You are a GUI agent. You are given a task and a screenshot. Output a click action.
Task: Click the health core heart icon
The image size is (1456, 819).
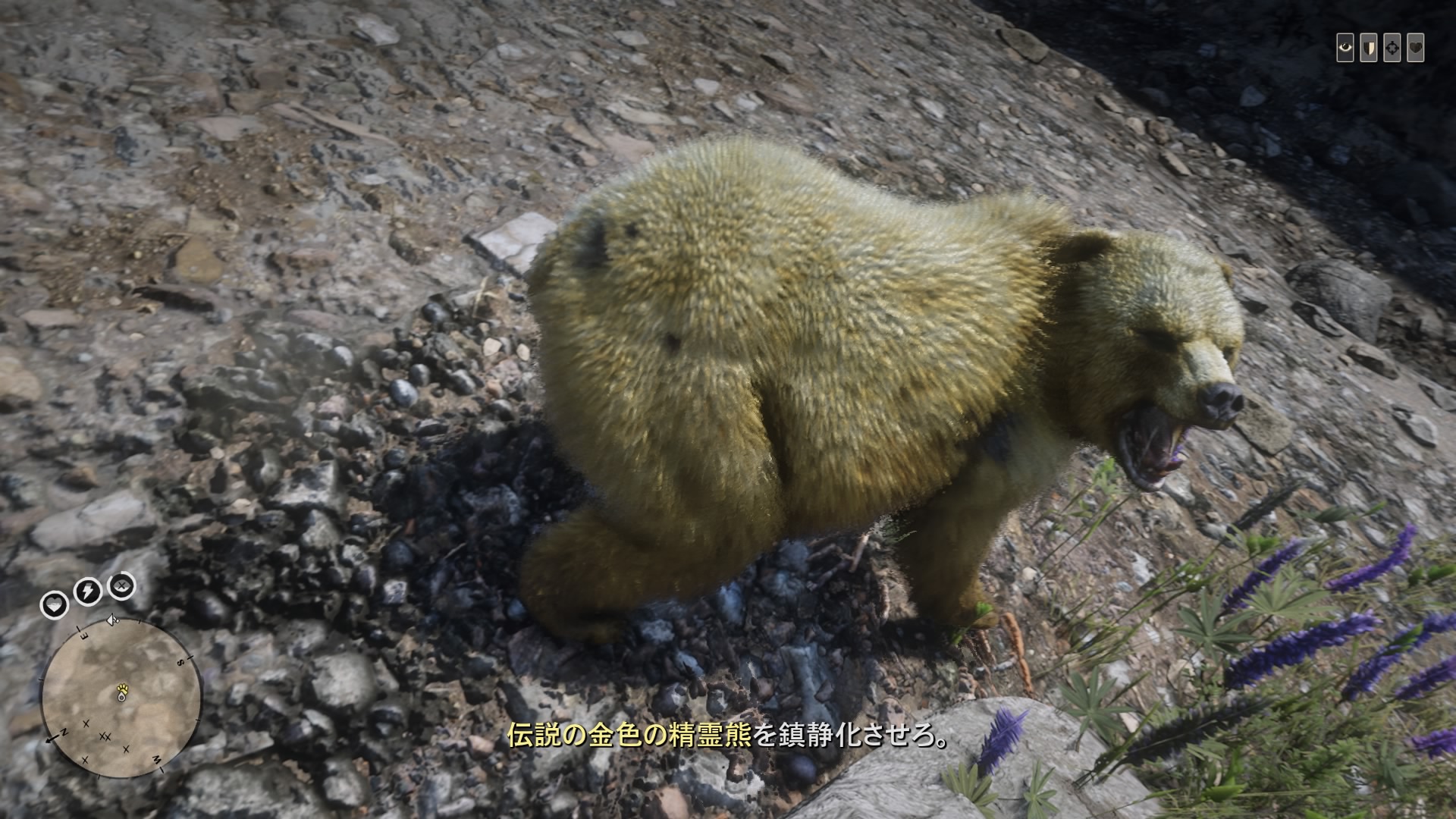54,604
